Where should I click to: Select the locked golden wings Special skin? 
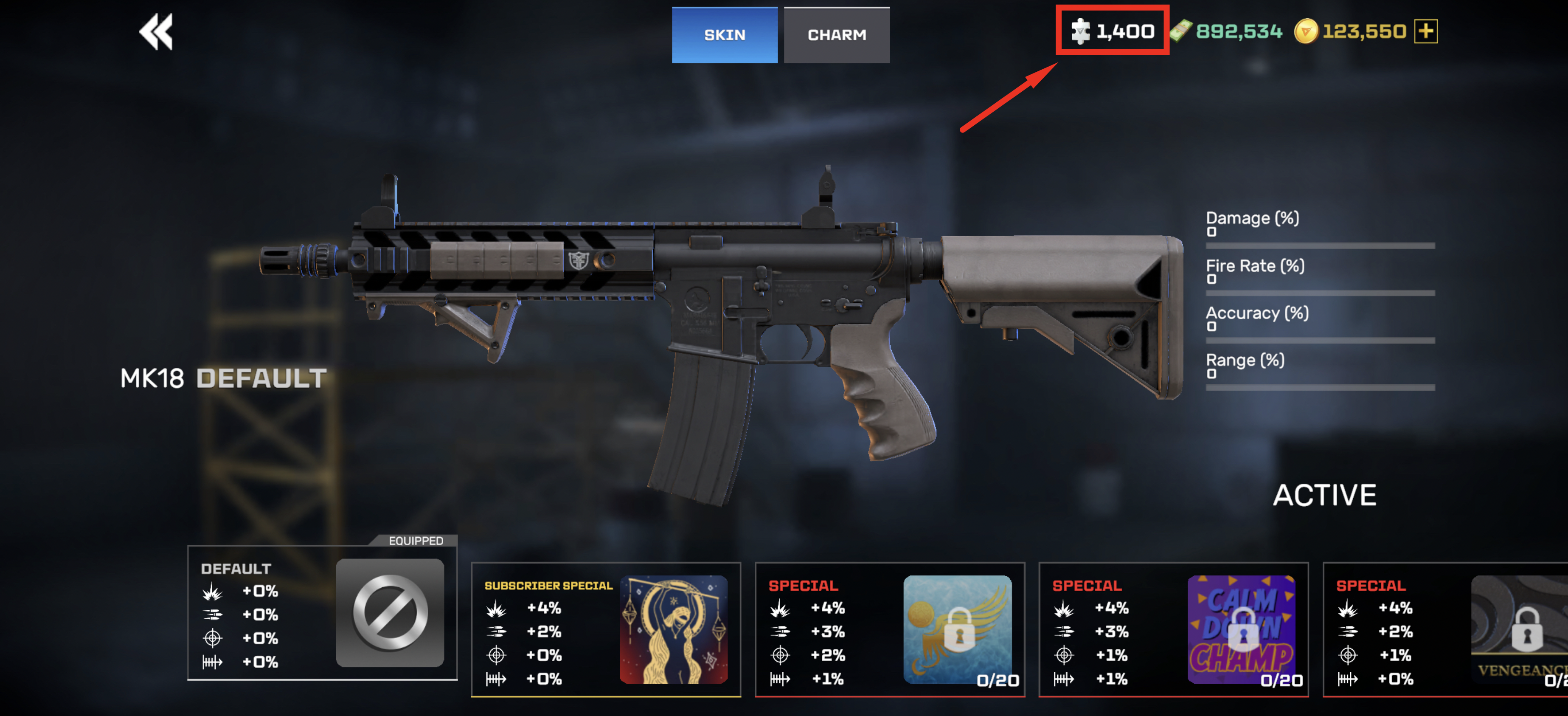[x=890, y=629]
